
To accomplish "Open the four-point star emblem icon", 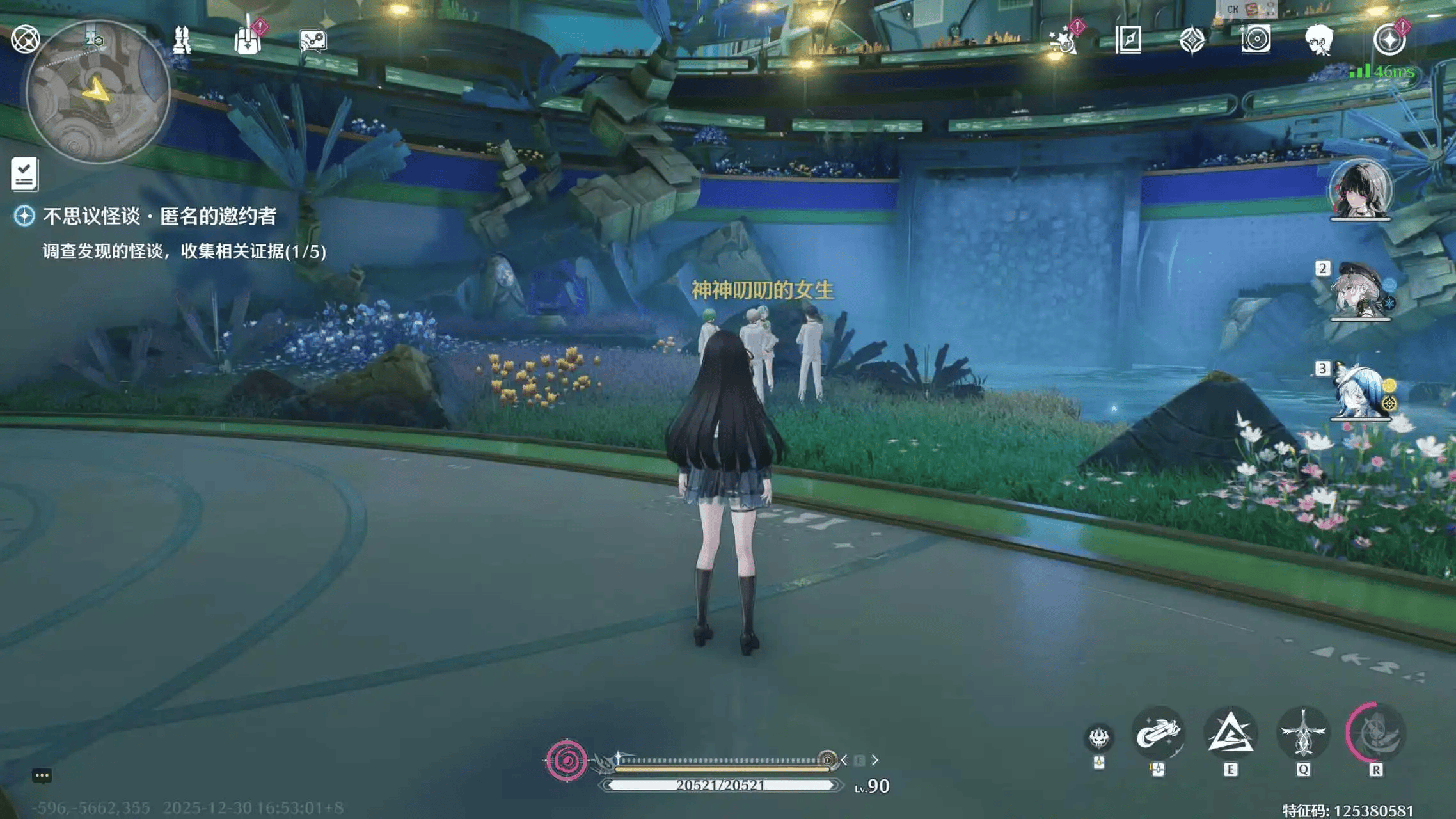I will 1192,40.
